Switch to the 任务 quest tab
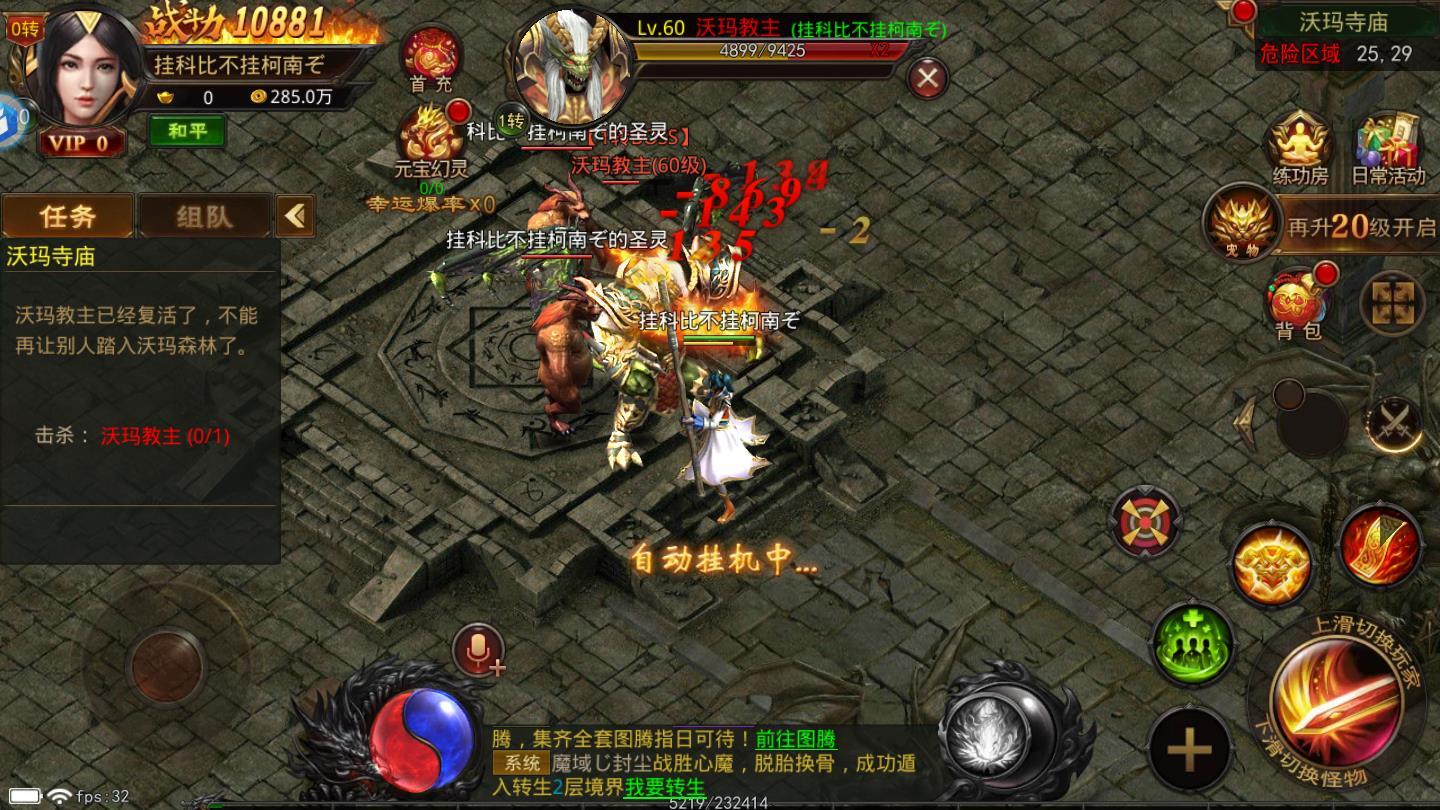Viewport: 1440px width, 810px height. tap(67, 215)
